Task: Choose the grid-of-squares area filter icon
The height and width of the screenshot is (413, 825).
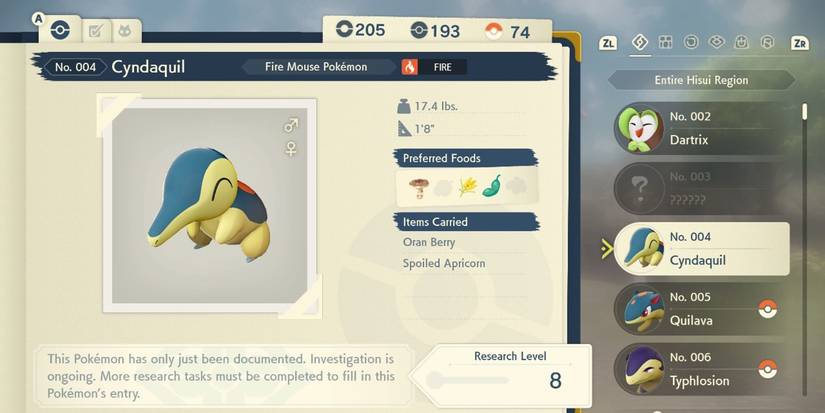Action: point(665,42)
